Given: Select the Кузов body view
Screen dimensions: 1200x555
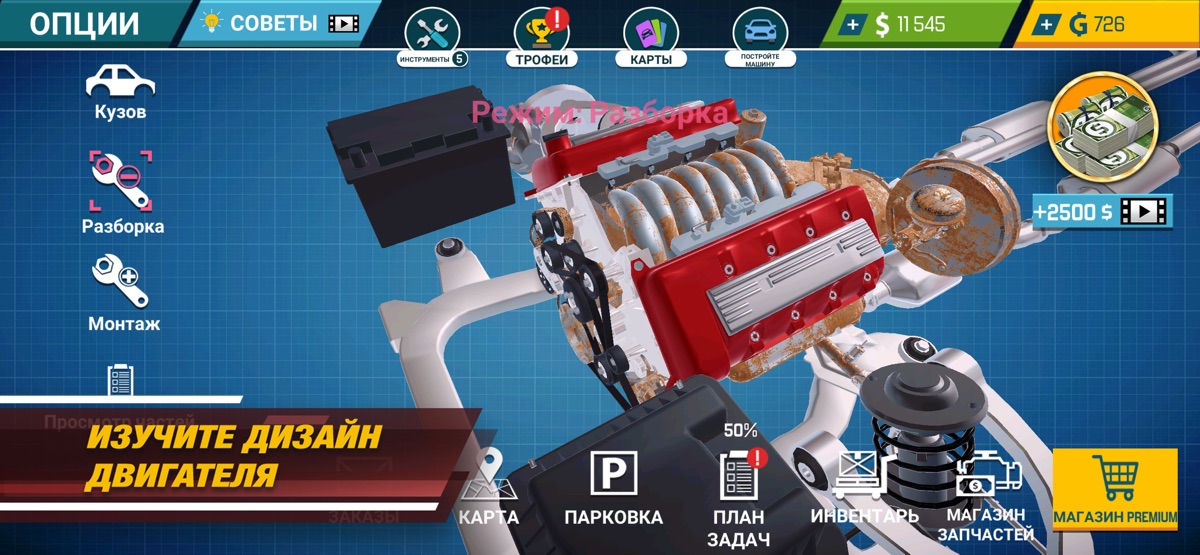Looking at the screenshot, I should pos(120,92).
